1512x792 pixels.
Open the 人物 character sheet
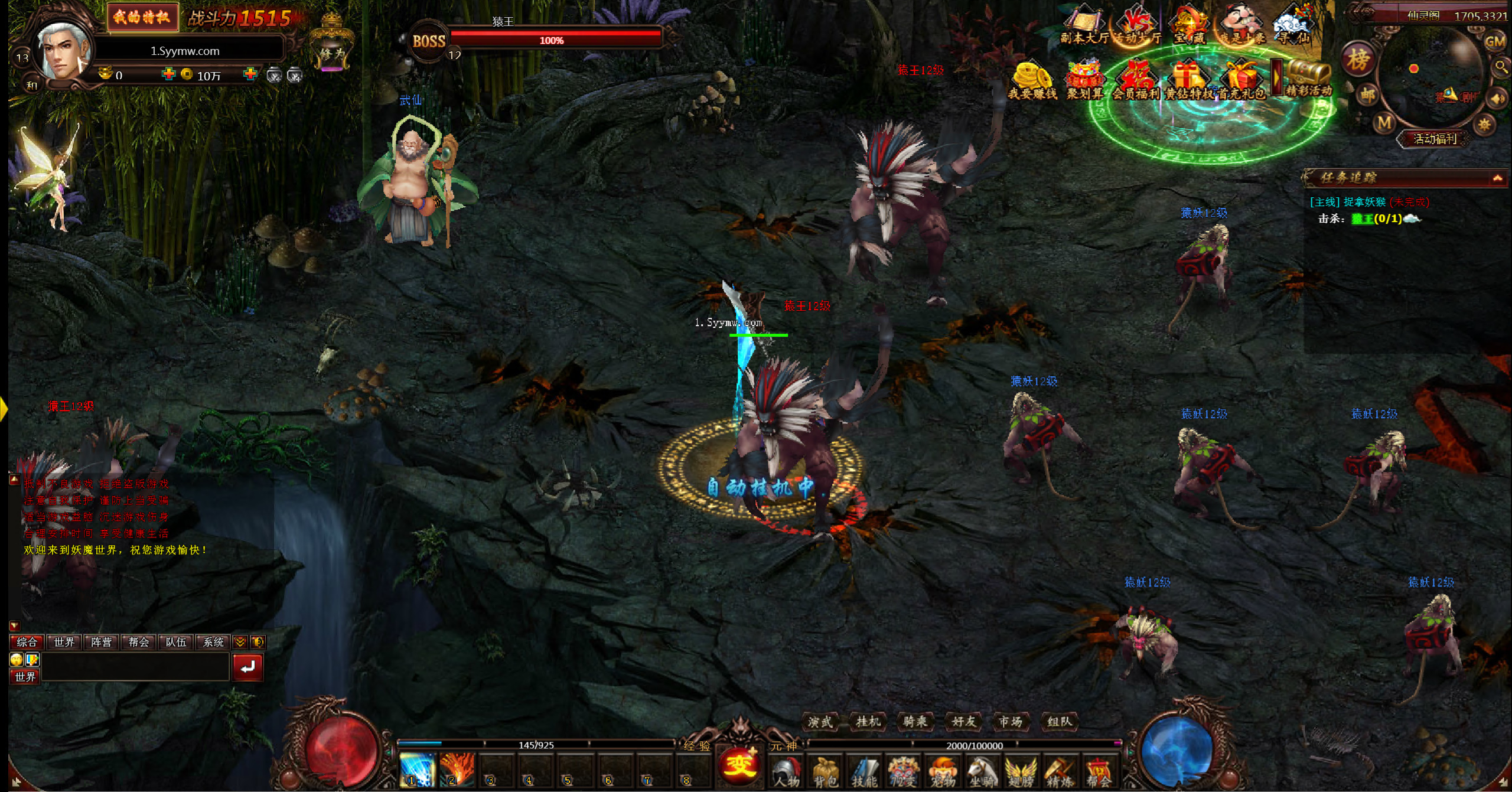click(x=786, y=771)
